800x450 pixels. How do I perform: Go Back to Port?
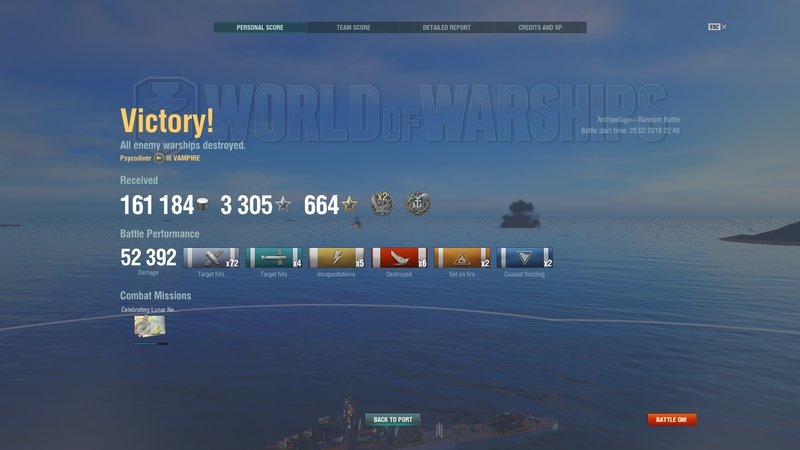392,419
